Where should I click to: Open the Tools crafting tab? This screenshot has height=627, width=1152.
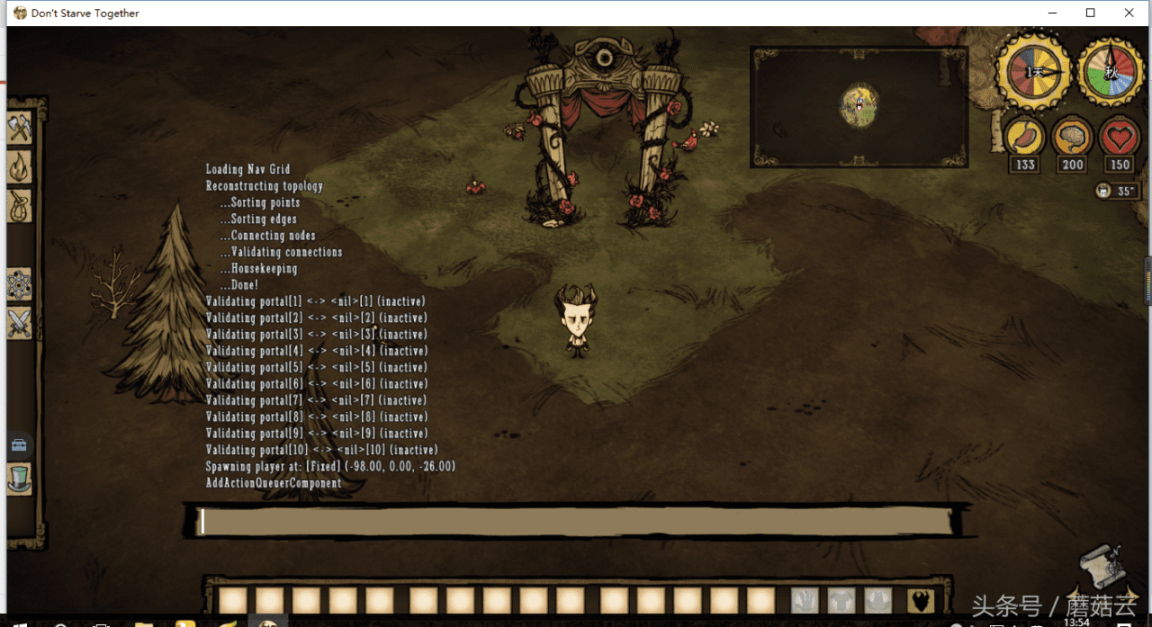coord(20,128)
